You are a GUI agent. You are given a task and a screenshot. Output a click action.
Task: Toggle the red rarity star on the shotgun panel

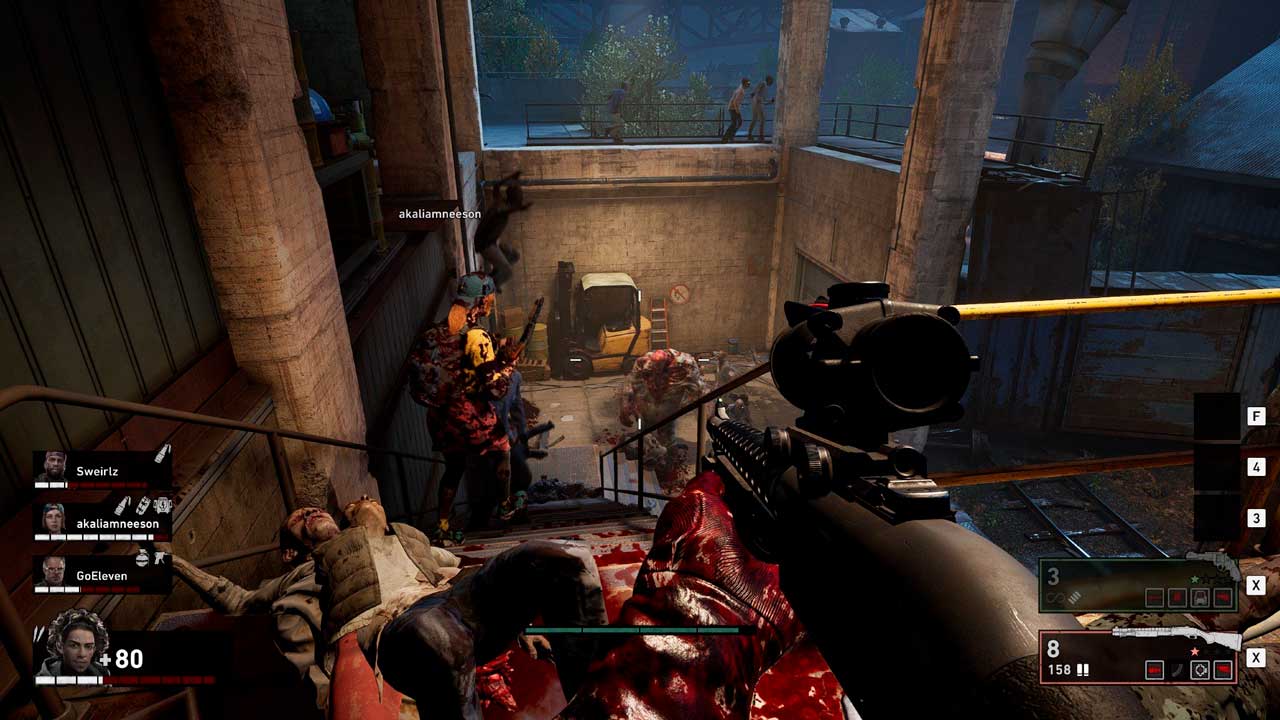point(1193,651)
